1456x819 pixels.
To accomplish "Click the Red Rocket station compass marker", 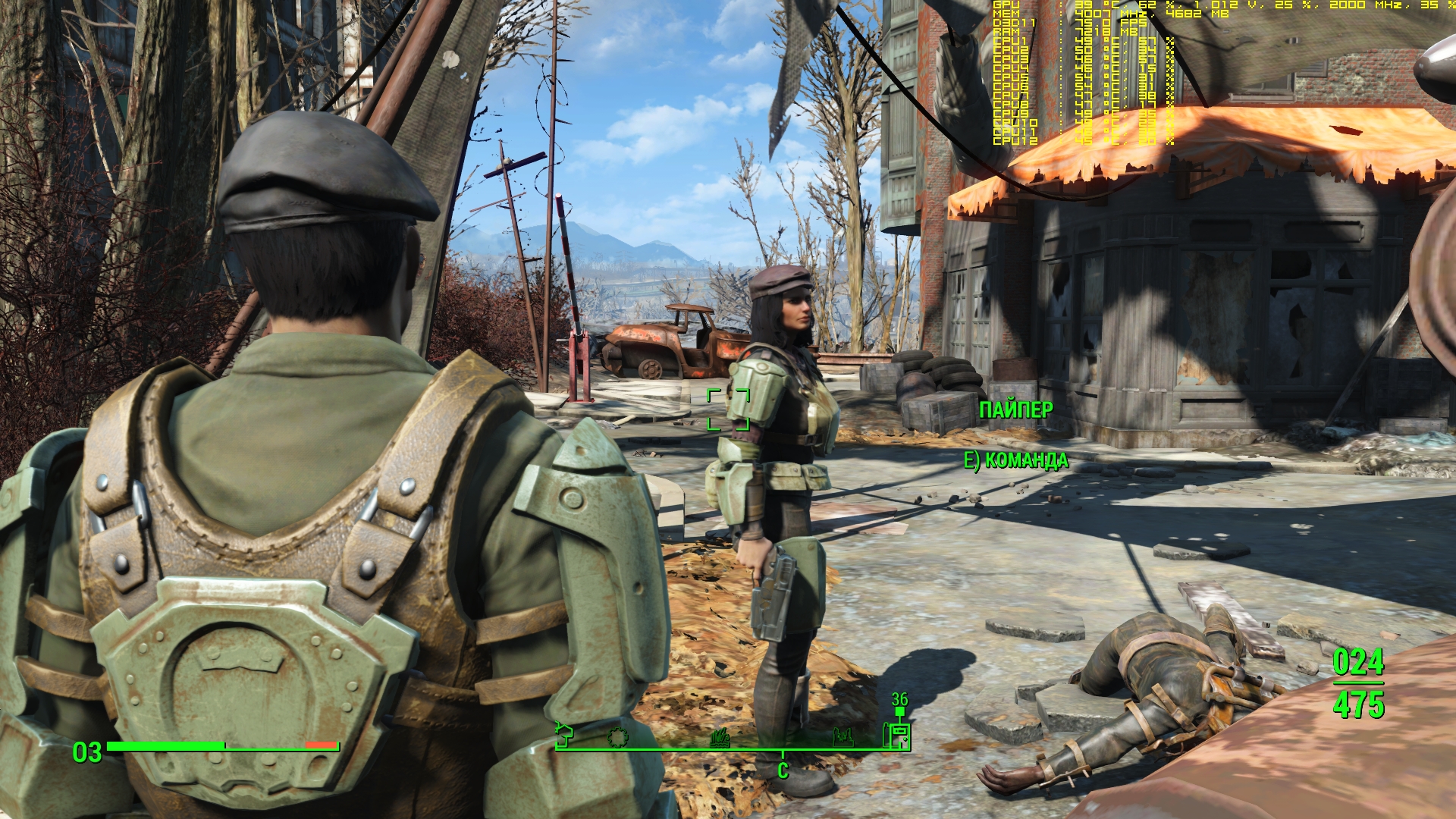I will click(x=899, y=734).
